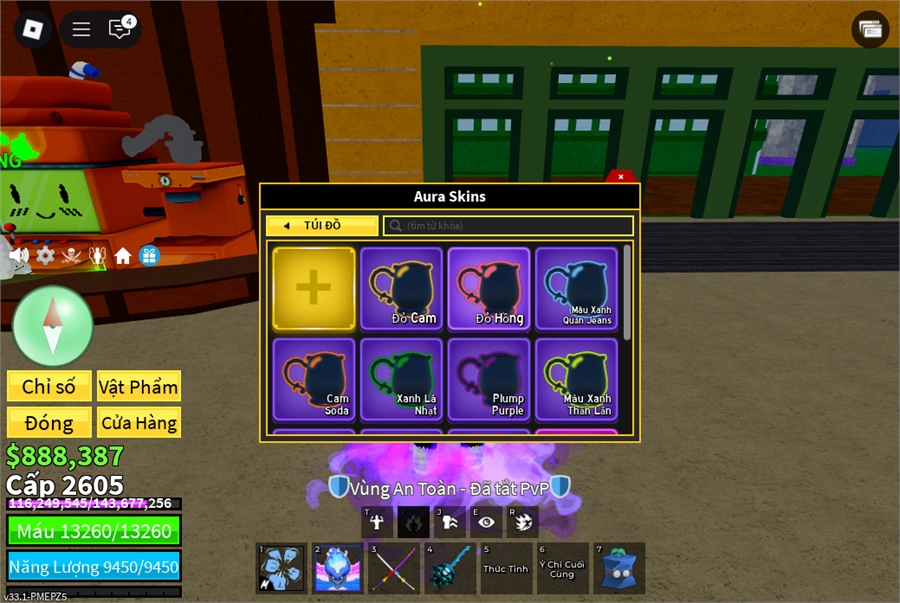Open the Chỉ số stats menu
This screenshot has width=900, height=603.
pos(49,387)
